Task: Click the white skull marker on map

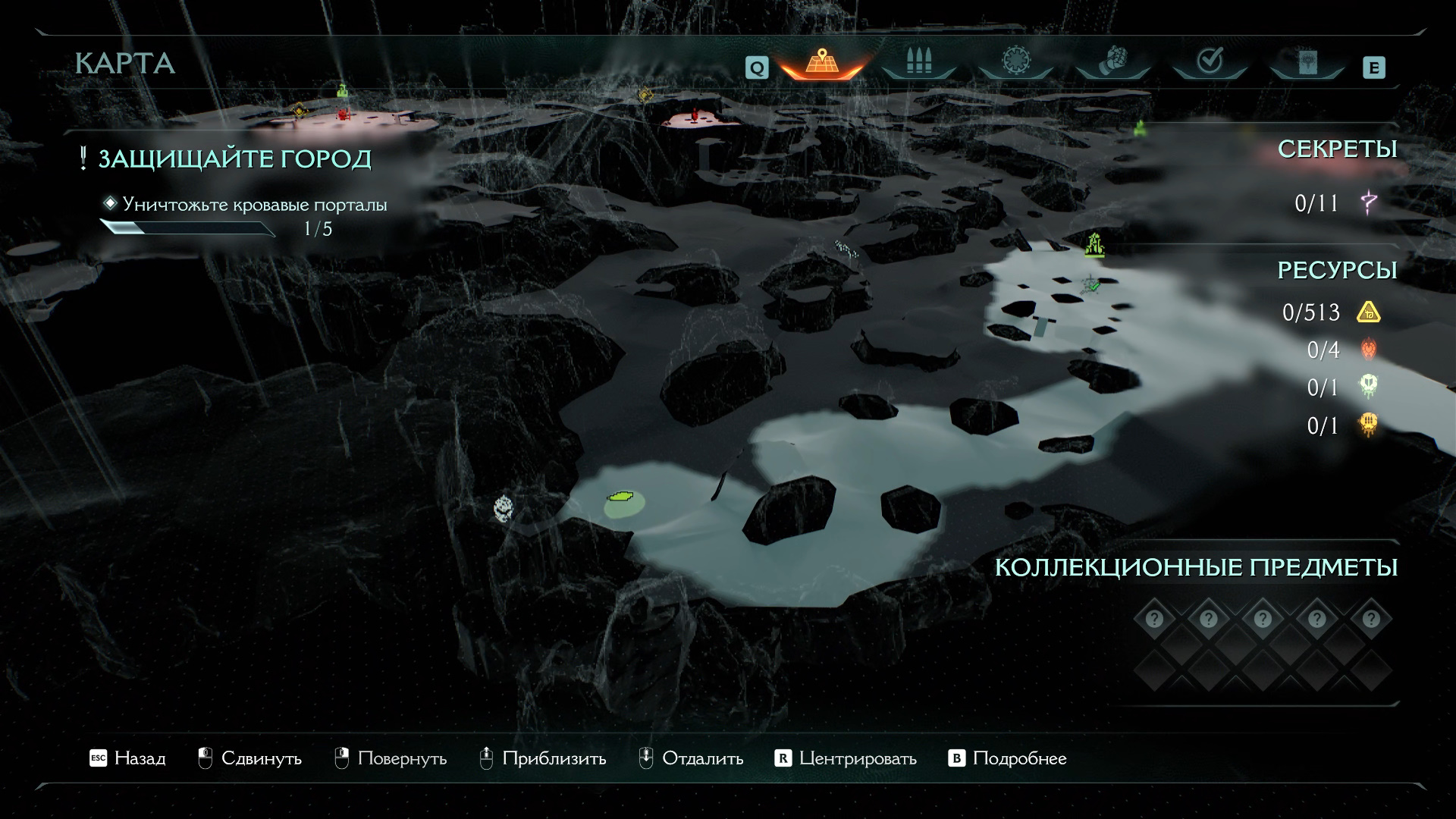Action: [x=503, y=507]
